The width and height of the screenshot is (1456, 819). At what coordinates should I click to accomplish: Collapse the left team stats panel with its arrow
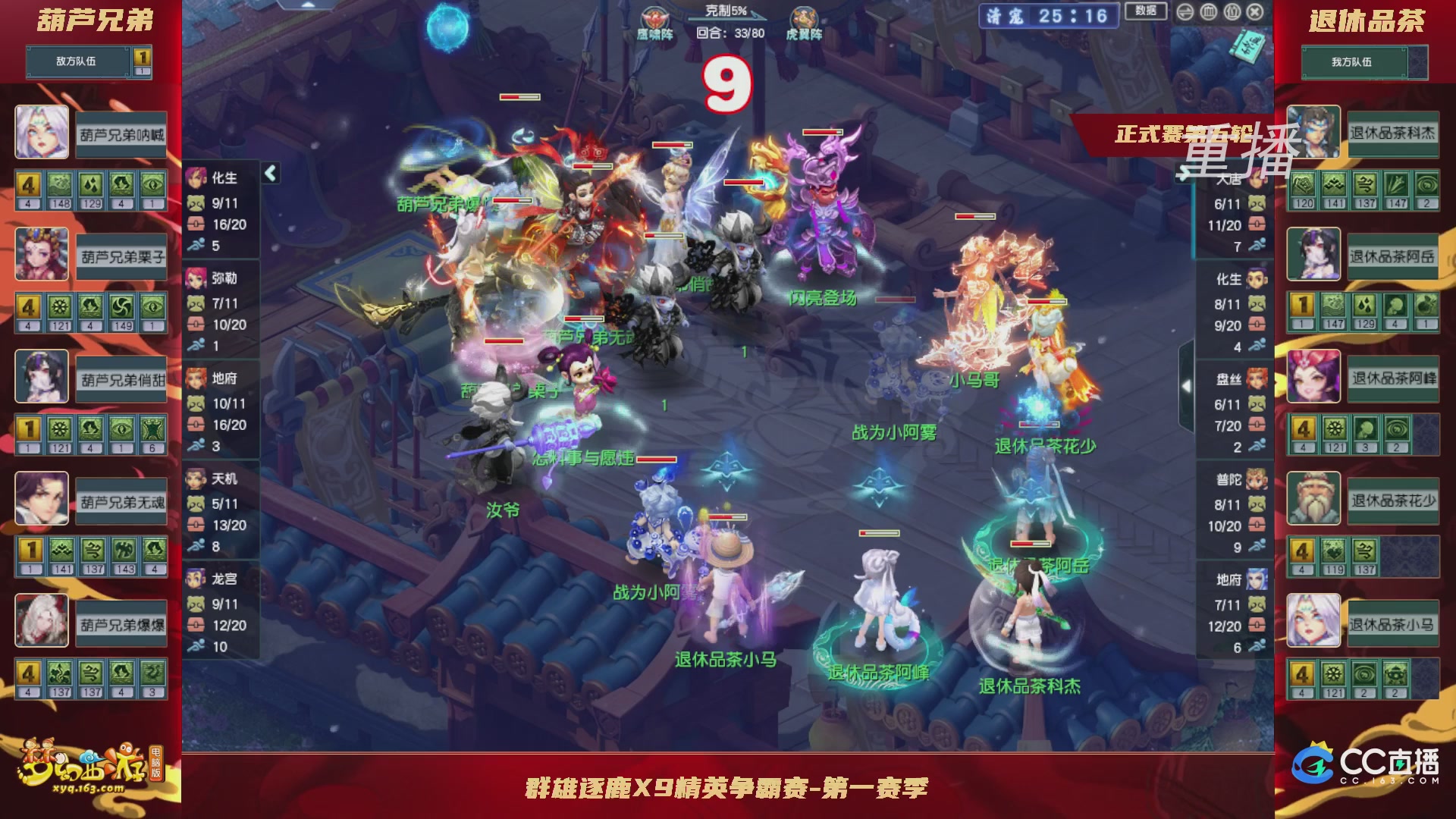(x=269, y=172)
